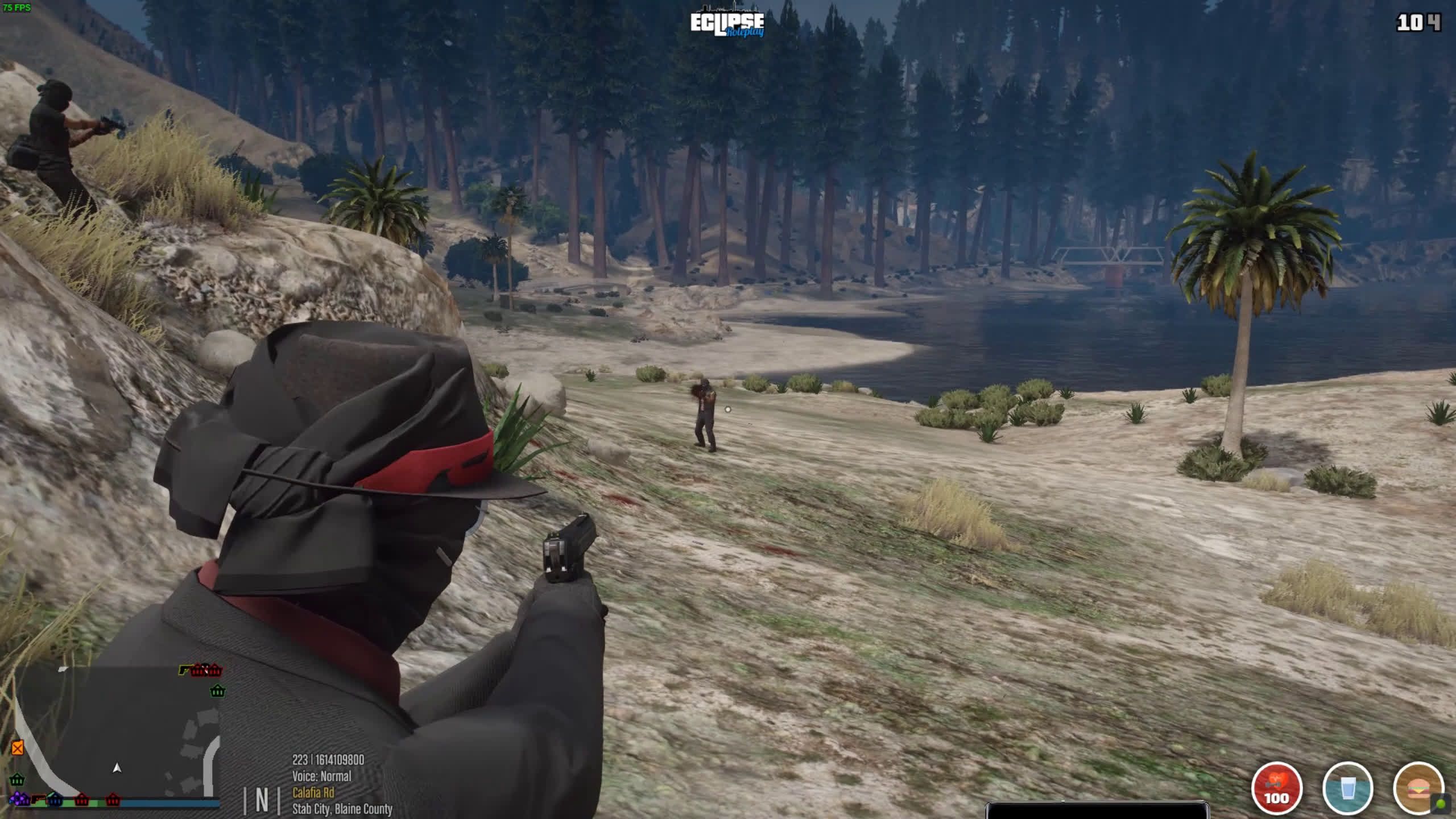Toggle the Voice: Normal range indicator
This screenshot has width=1456, height=819.
pyautogui.click(x=321, y=776)
